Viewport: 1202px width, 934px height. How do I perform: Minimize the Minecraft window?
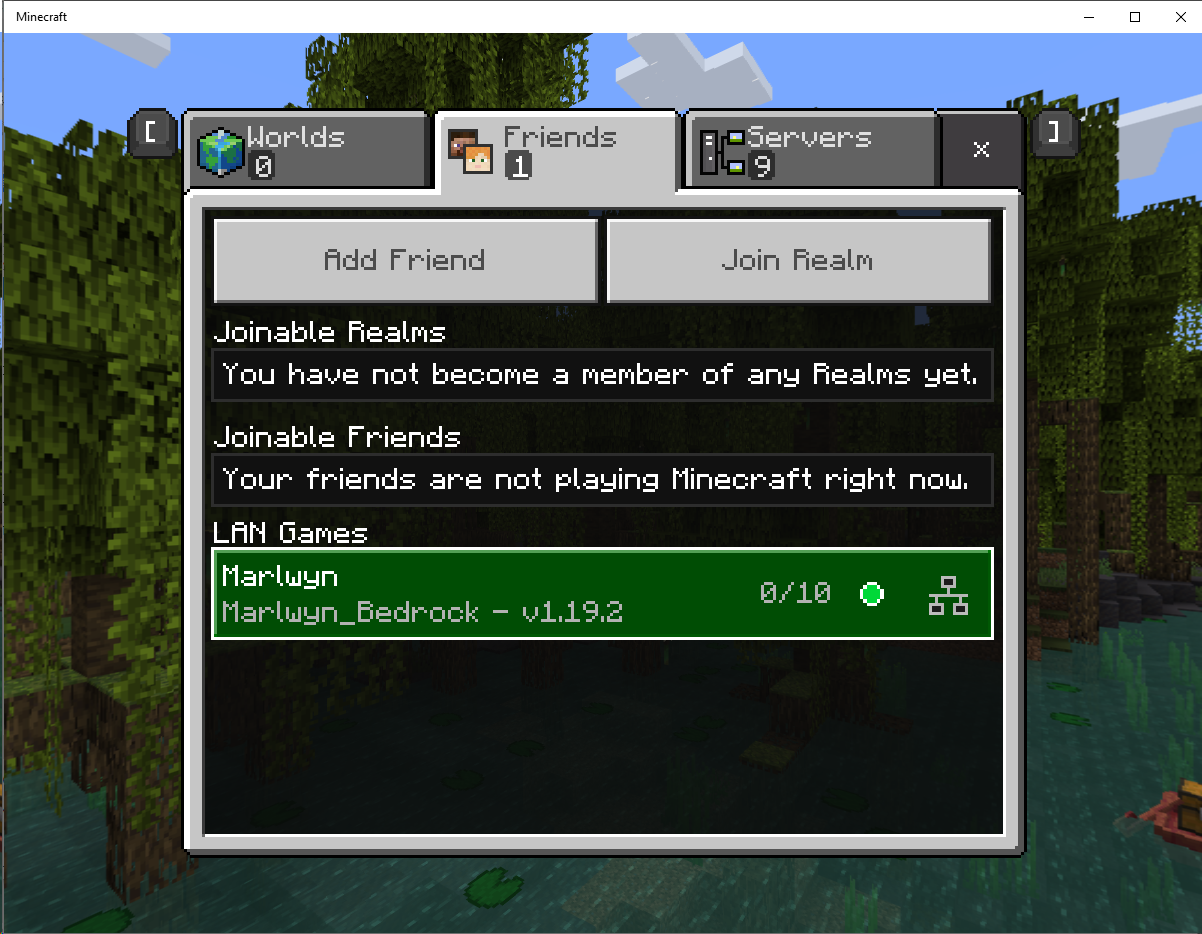[1089, 17]
